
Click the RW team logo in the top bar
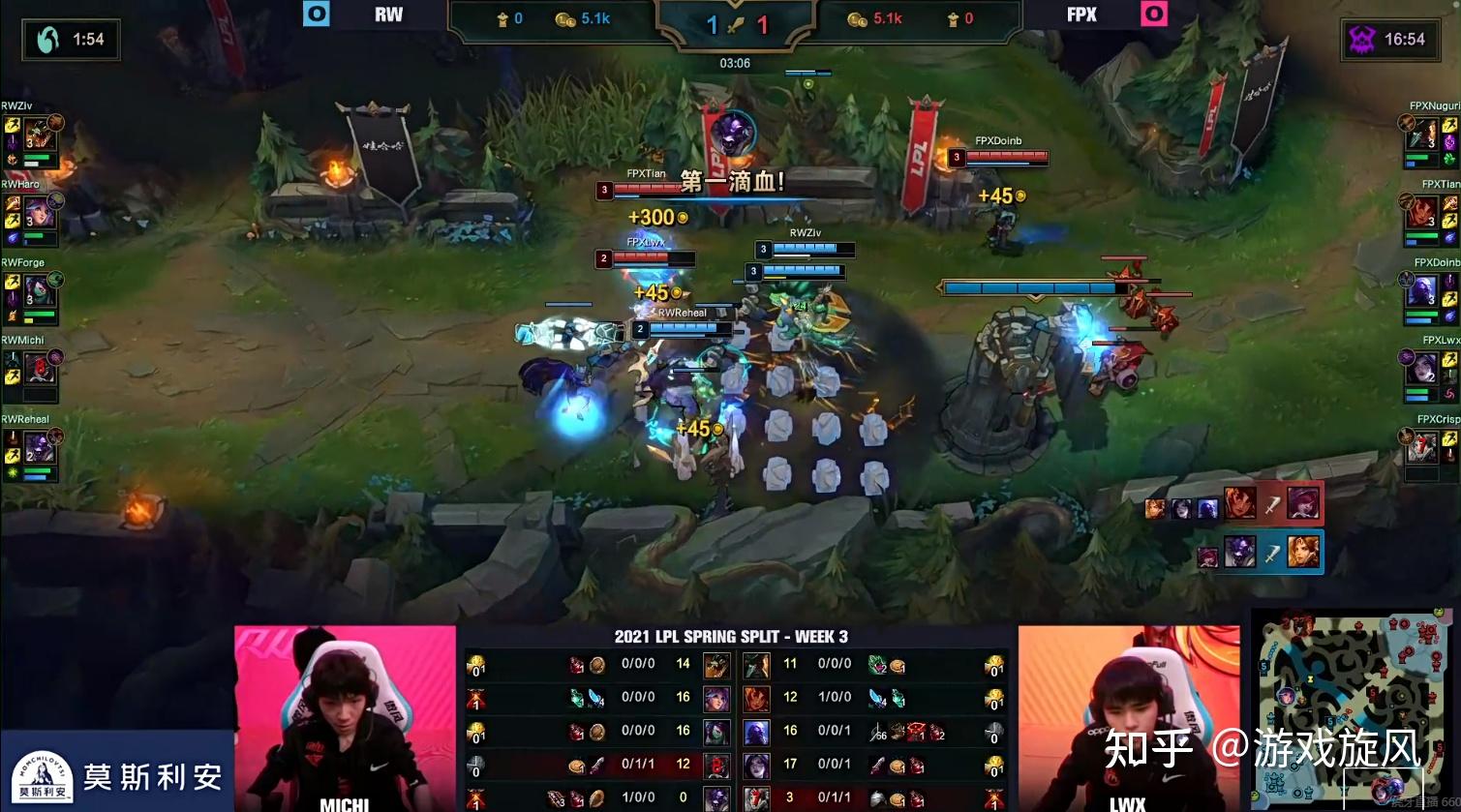point(317,14)
